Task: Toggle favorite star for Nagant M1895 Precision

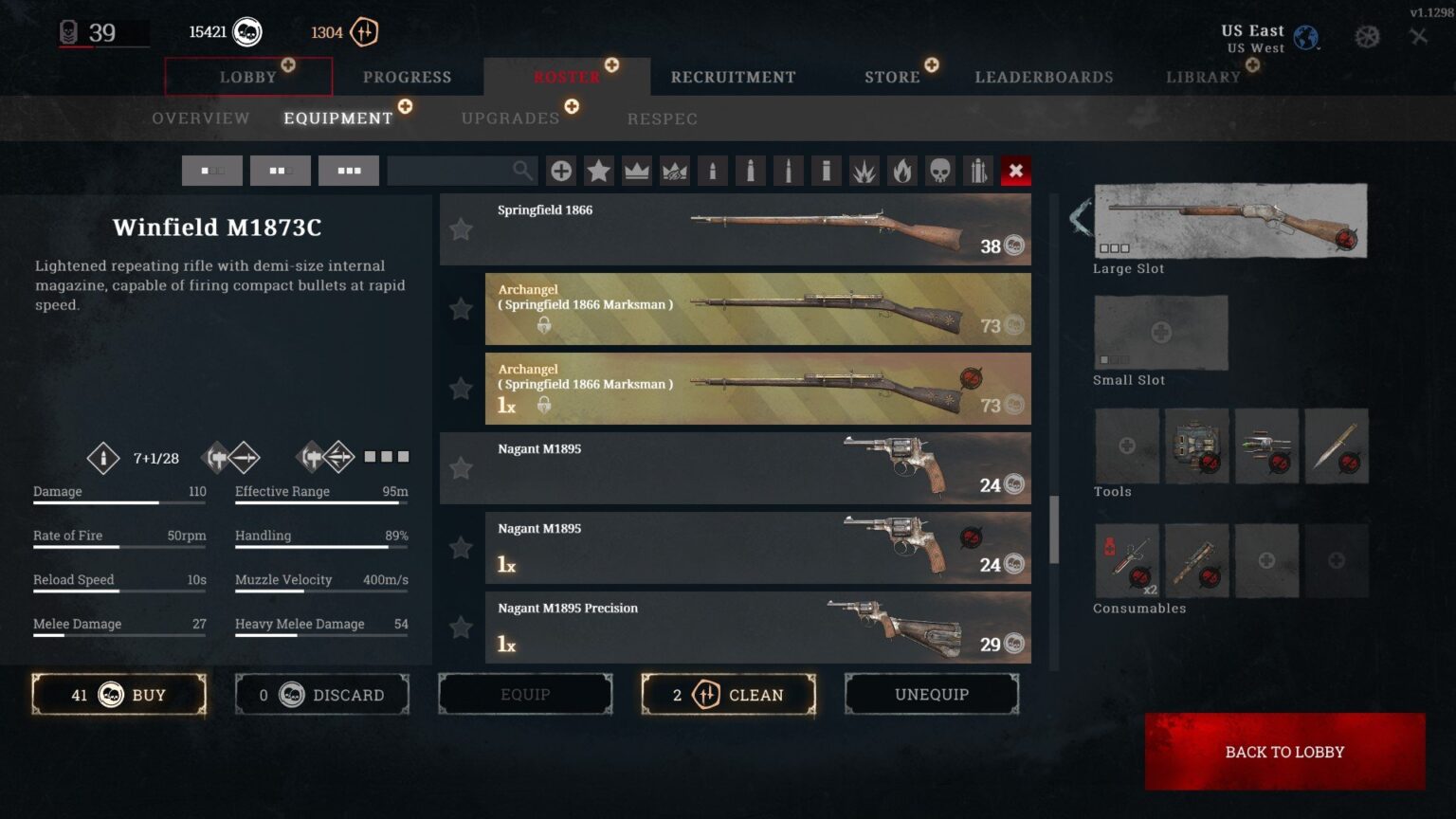Action: (x=461, y=628)
